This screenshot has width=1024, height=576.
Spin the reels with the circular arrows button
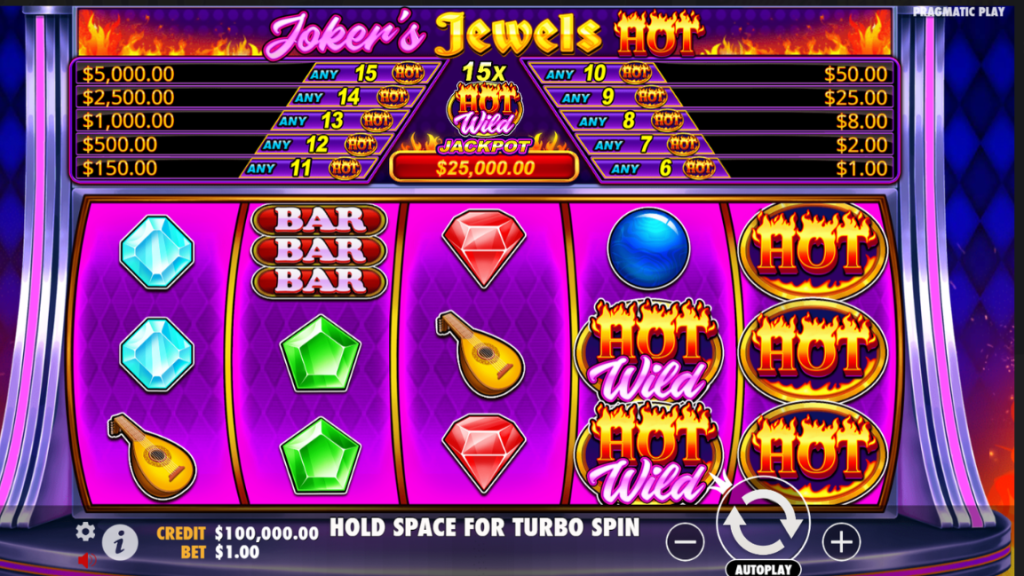click(x=763, y=521)
